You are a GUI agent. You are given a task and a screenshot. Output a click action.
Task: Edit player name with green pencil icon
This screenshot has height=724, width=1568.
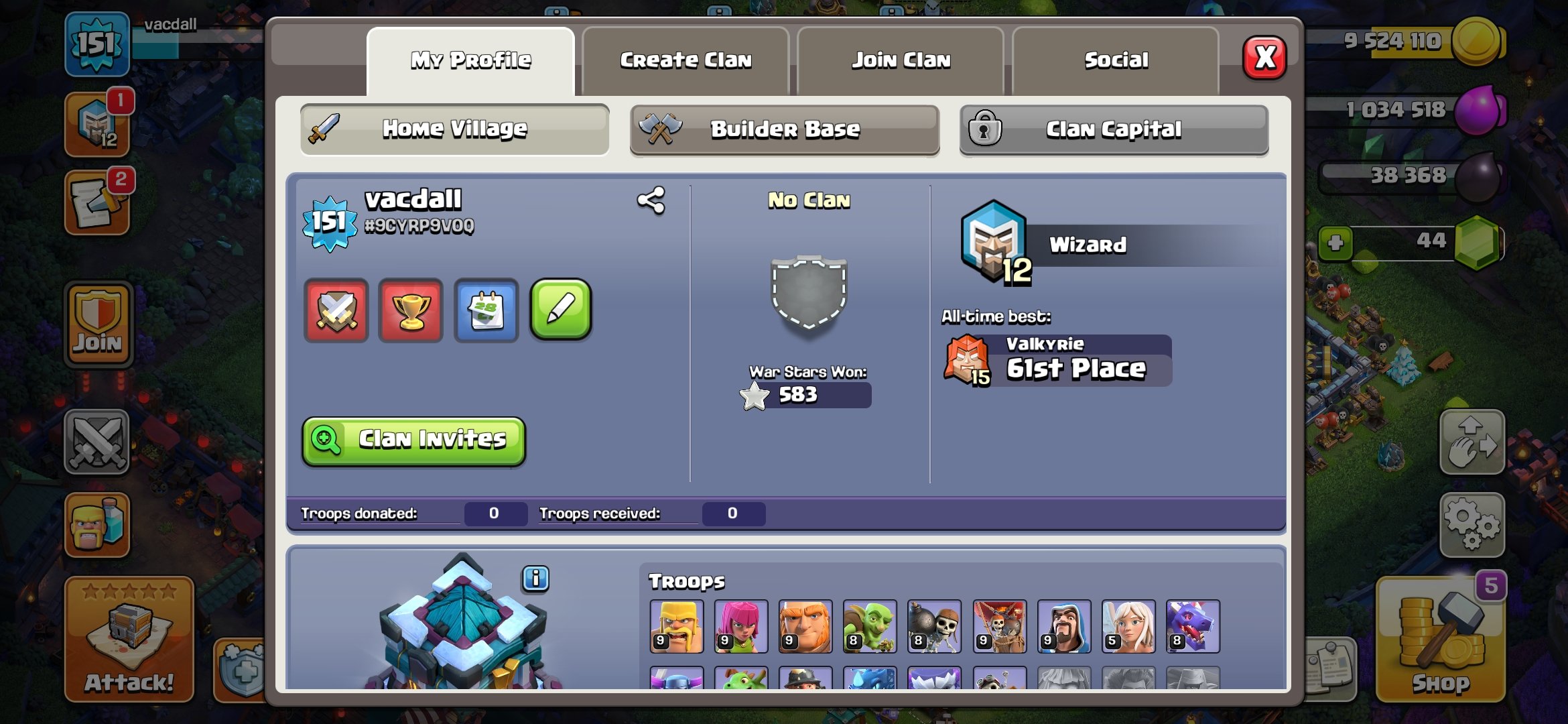point(562,309)
